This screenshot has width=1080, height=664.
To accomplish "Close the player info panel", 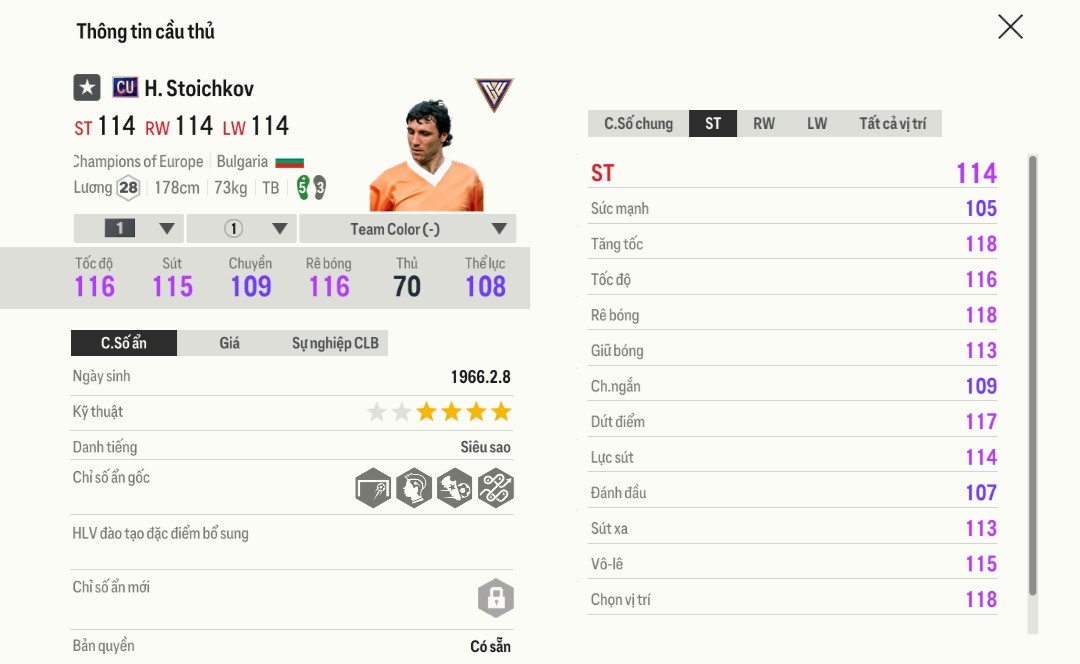I will pos(1010,27).
